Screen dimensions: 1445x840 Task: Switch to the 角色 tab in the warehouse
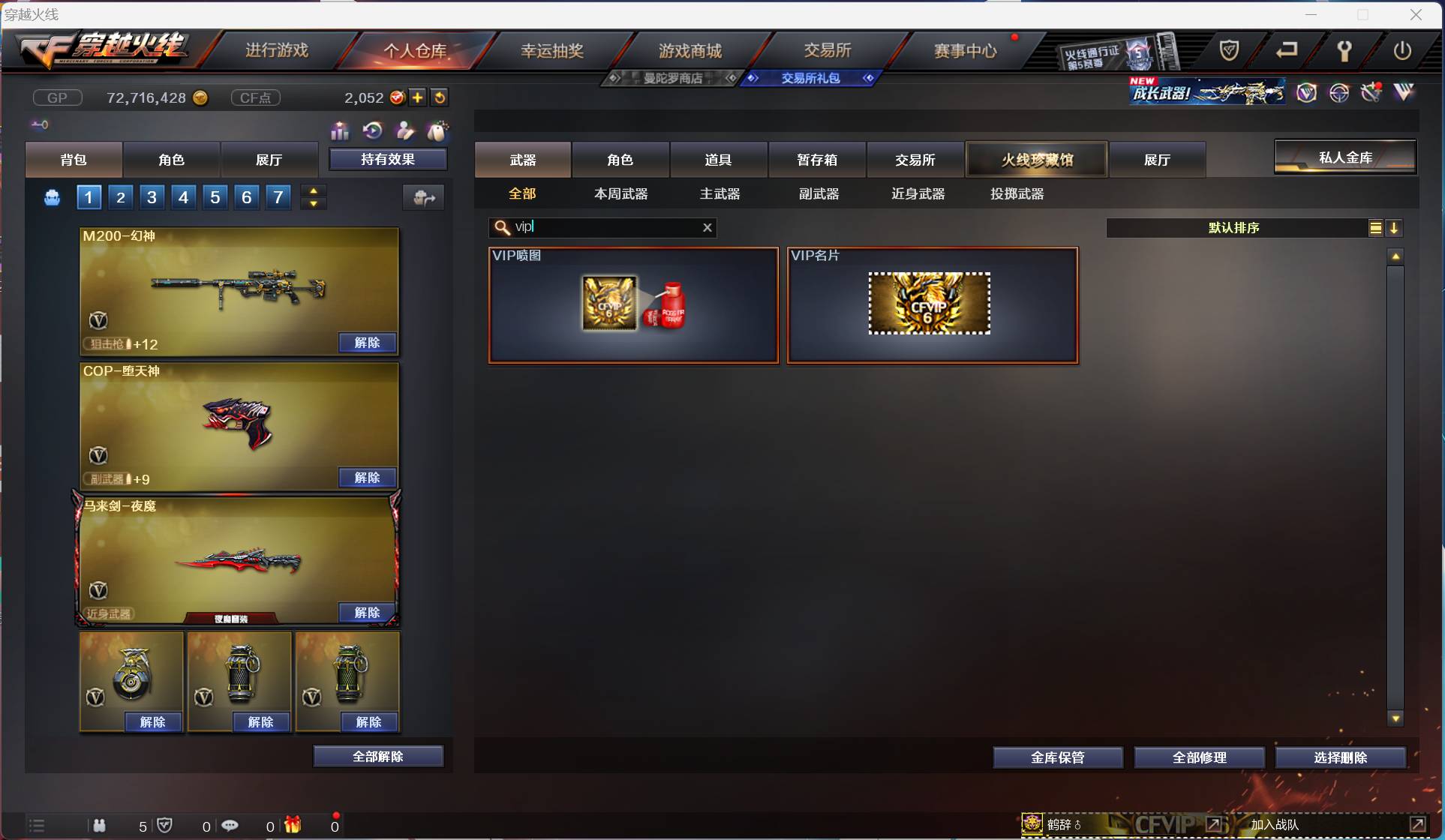point(622,159)
